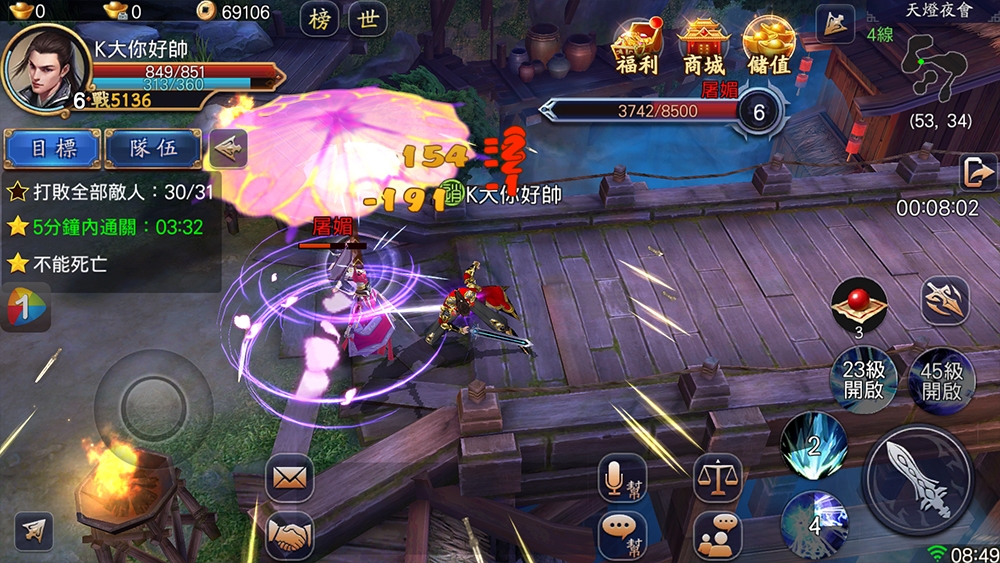Open the handshake trade icon
The height and width of the screenshot is (563, 1000).
point(290,535)
